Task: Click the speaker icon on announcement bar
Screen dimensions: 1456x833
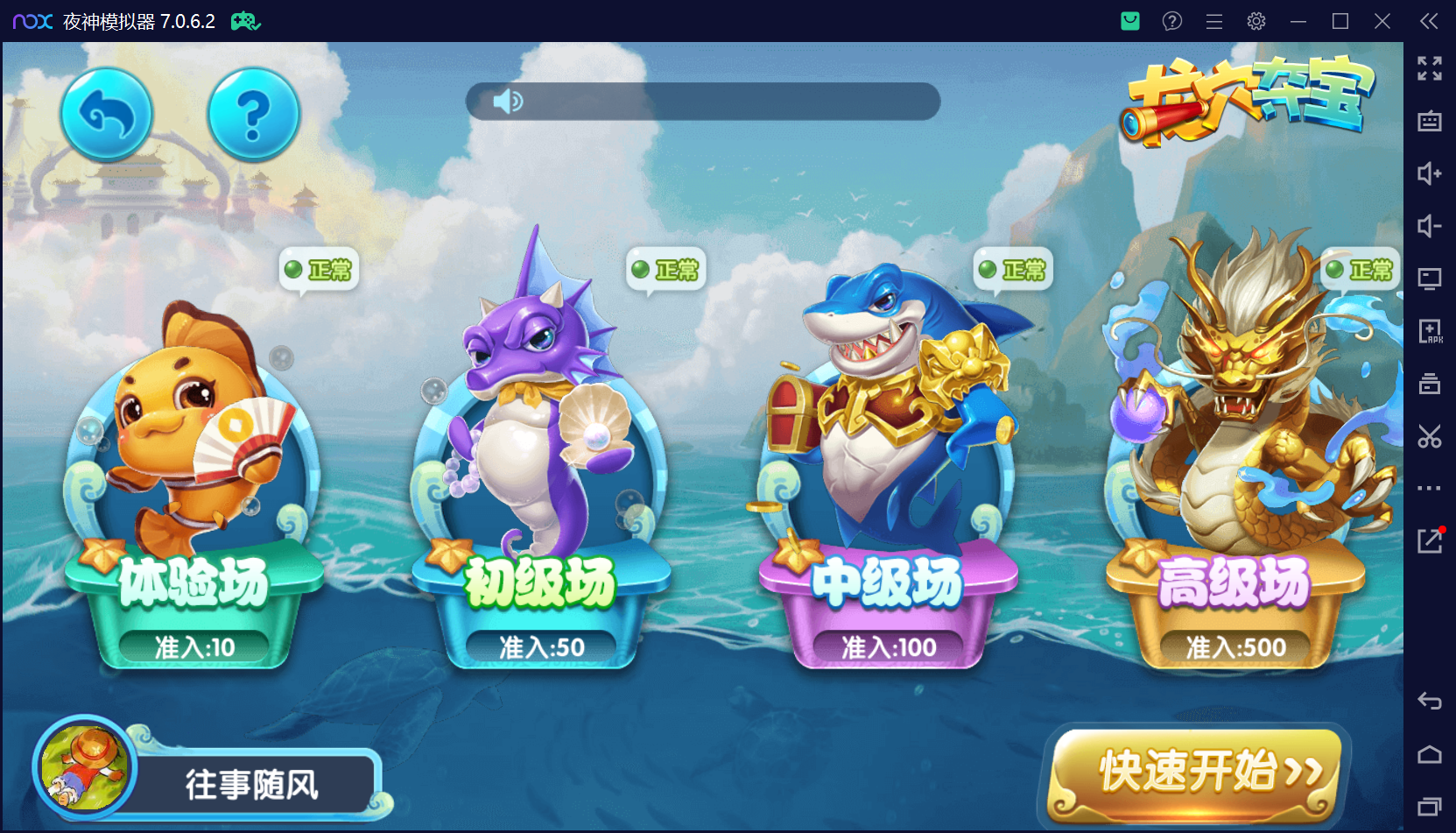Action: point(507,102)
